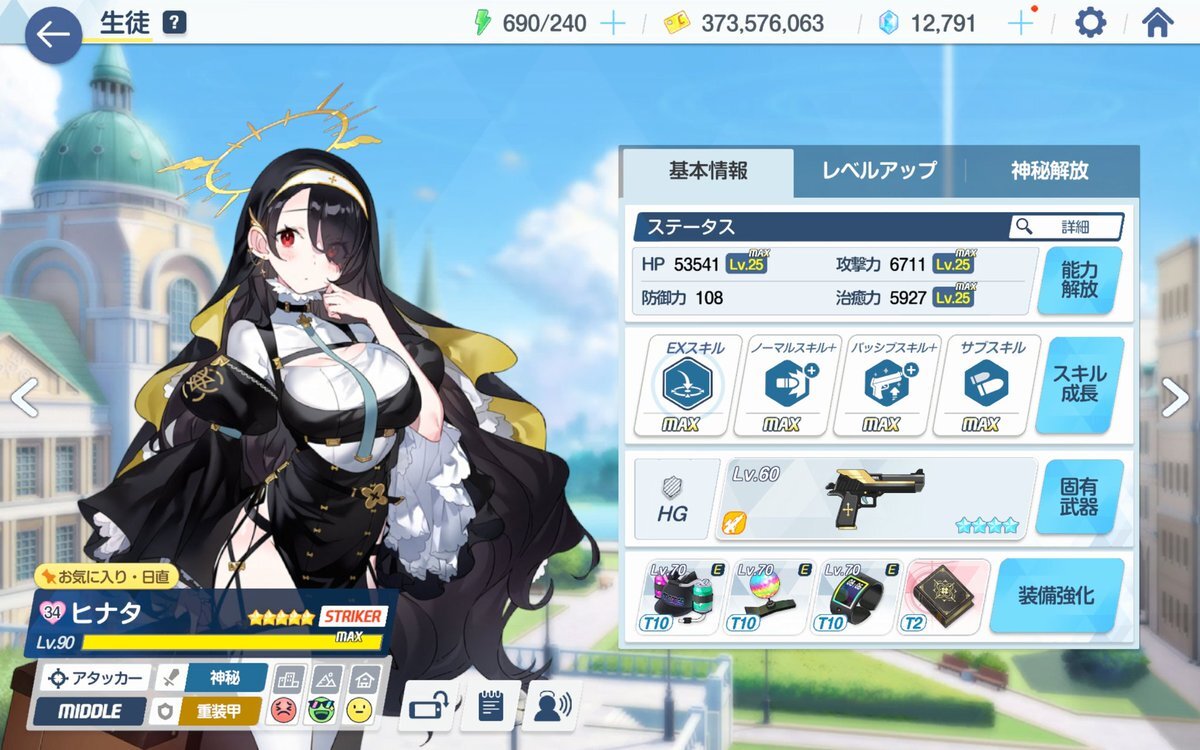Select the EXスキル icon
The image size is (1200, 750).
point(687,385)
